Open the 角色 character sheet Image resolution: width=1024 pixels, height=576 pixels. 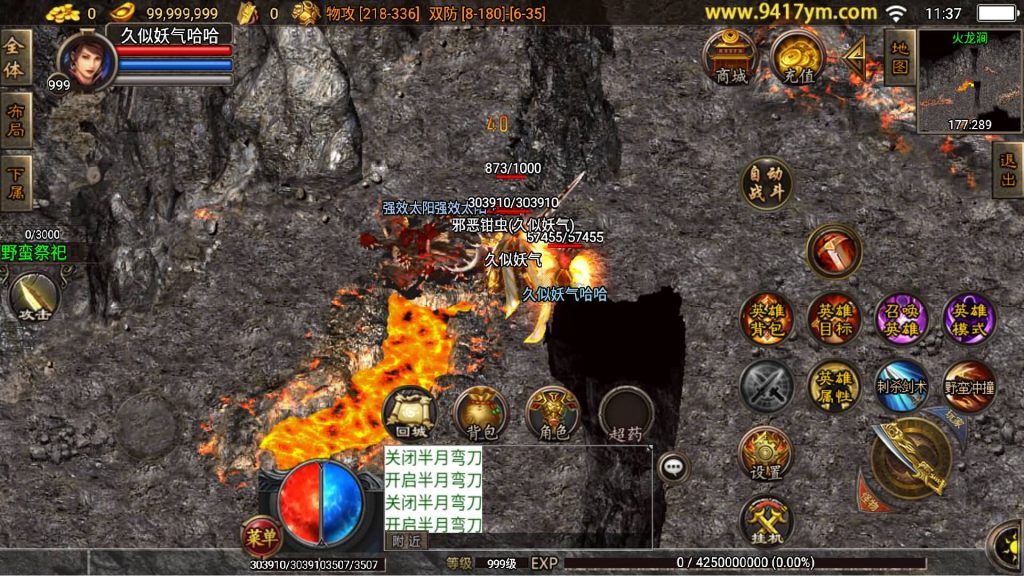point(553,414)
